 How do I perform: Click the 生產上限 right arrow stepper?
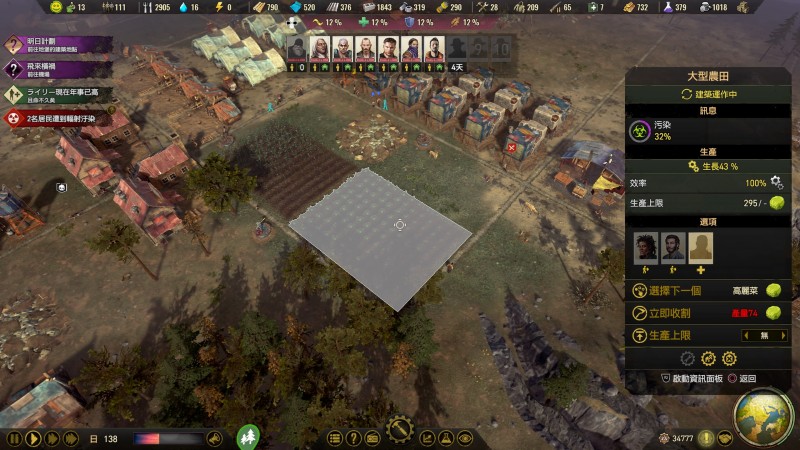click(785, 336)
